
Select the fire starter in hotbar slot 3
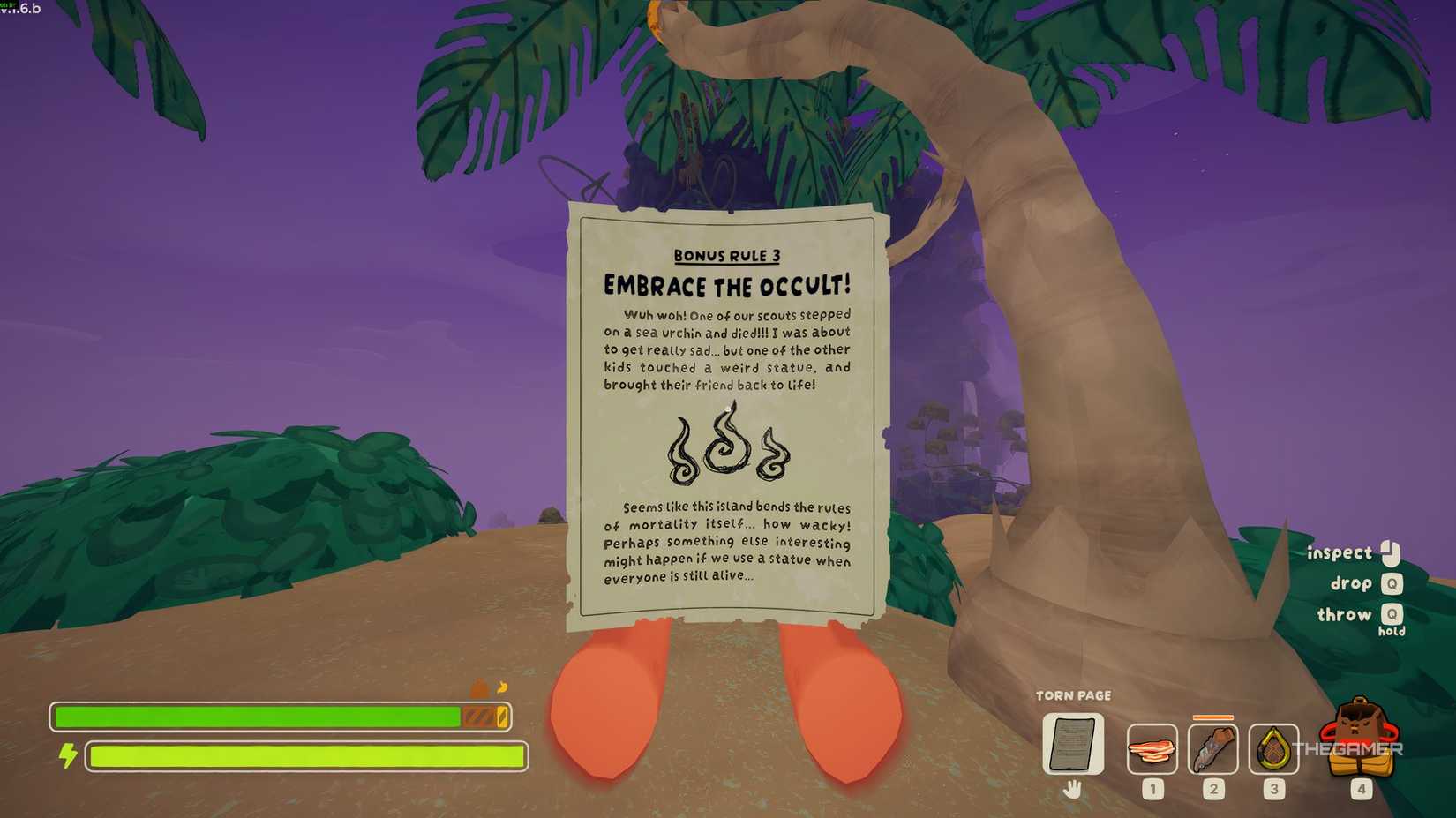tap(1272, 749)
